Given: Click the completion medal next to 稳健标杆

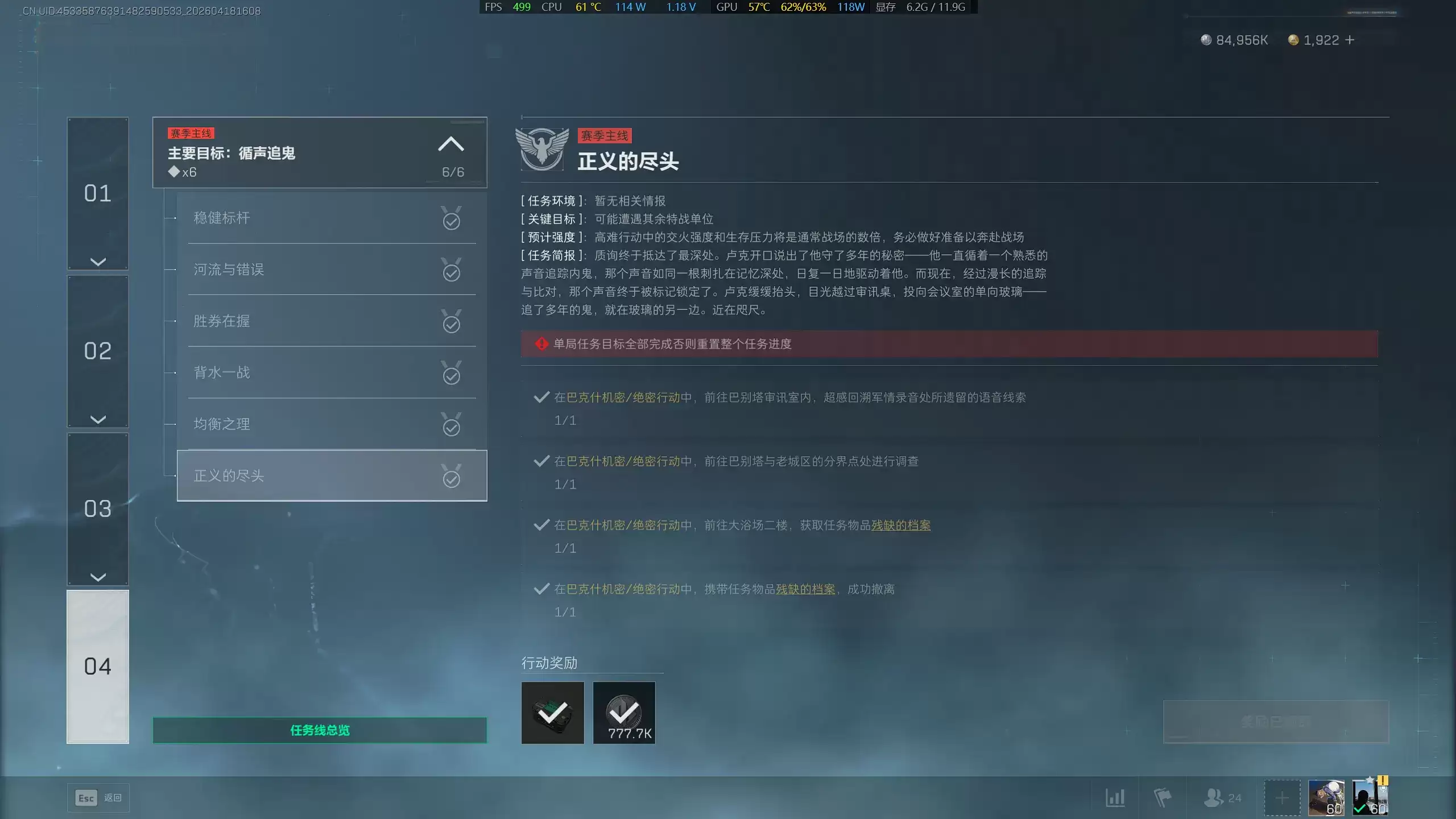Looking at the screenshot, I should [x=451, y=219].
